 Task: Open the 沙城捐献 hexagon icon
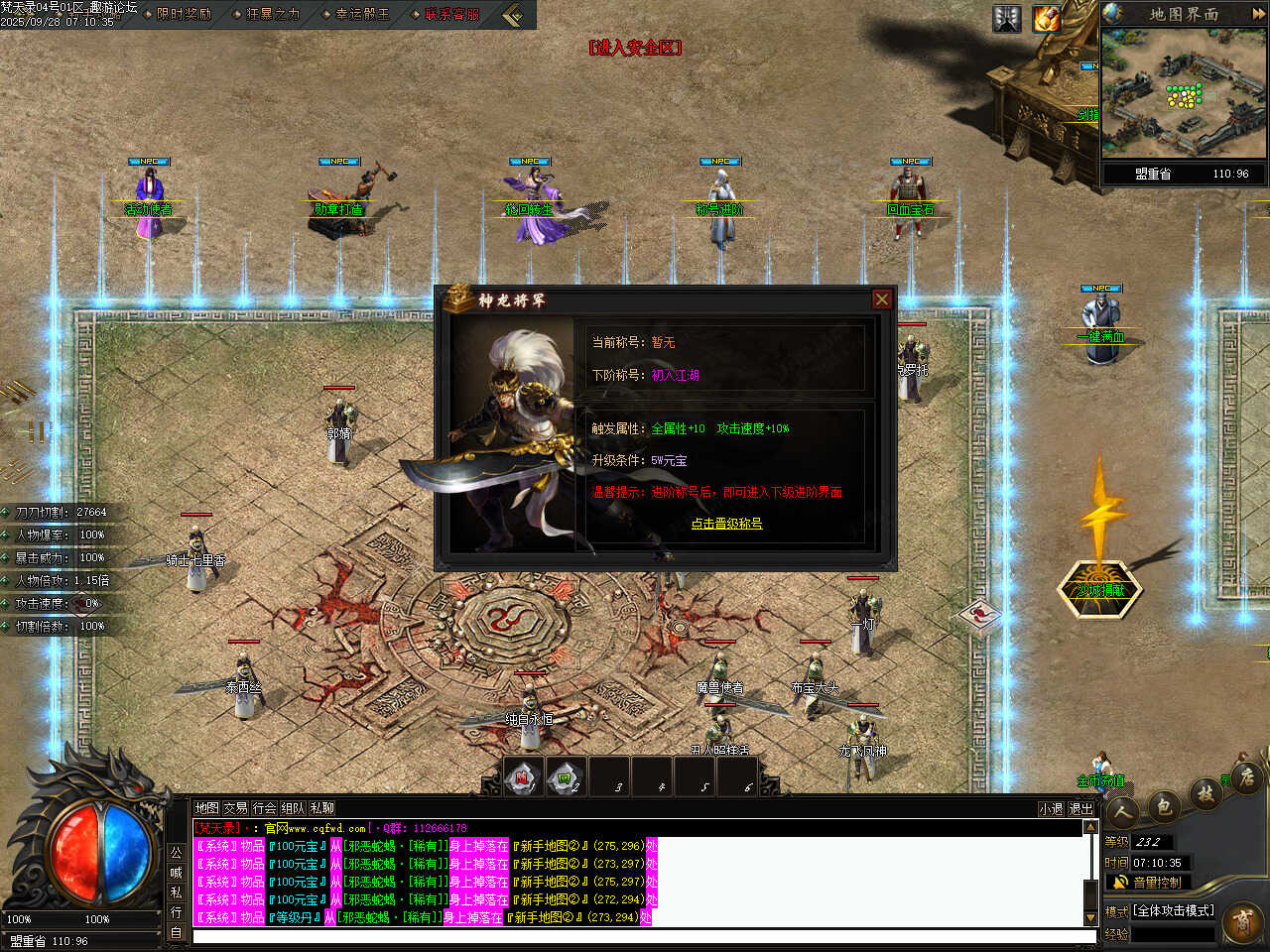(1101, 590)
